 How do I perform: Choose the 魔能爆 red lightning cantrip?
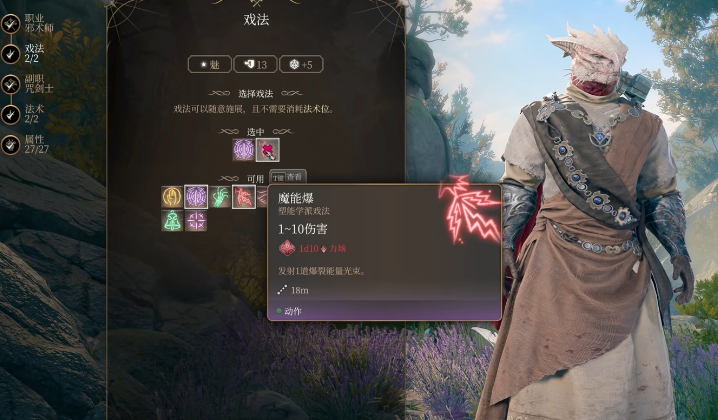(x=244, y=197)
